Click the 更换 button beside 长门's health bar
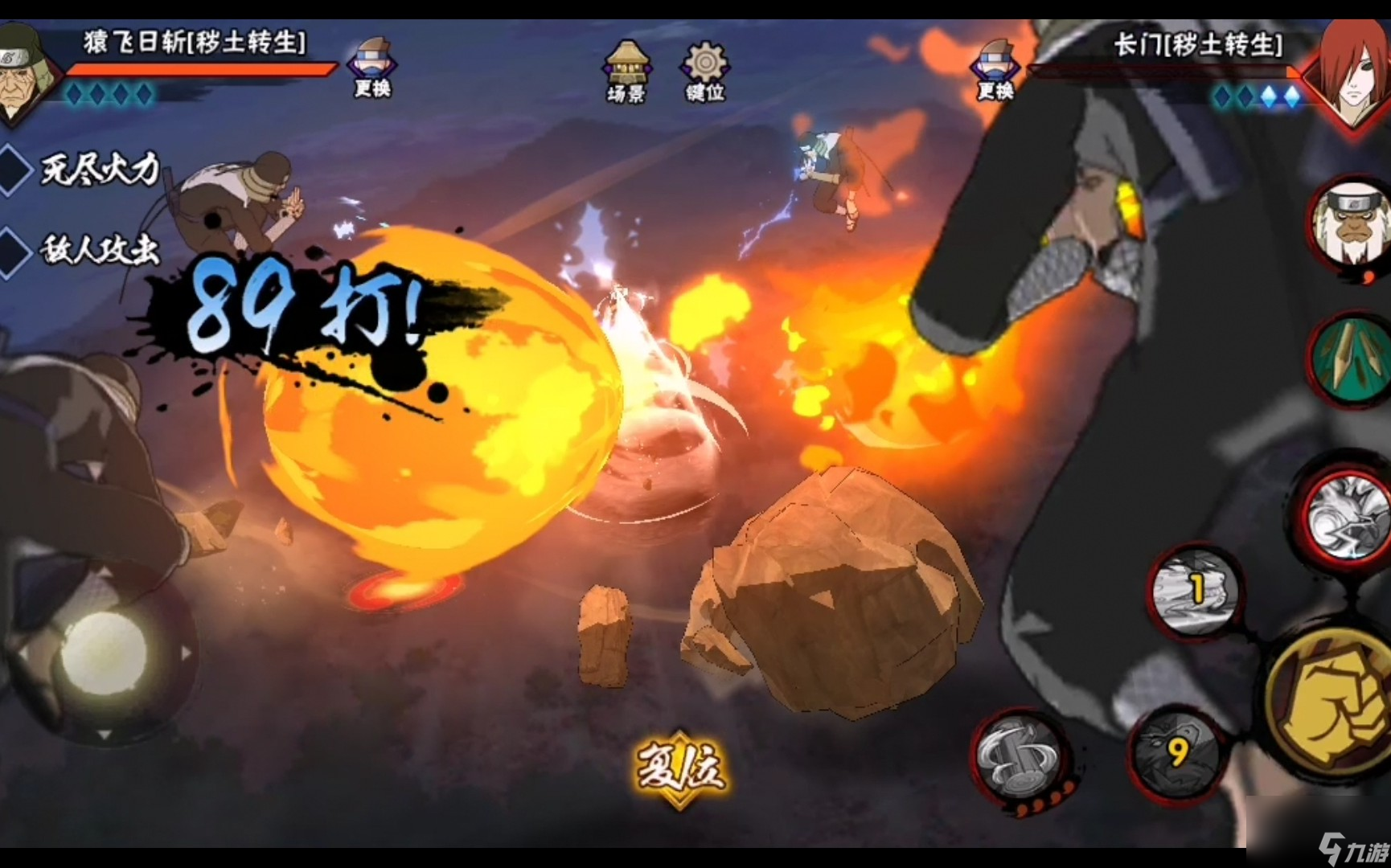This screenshot has height=868, width=1391. (x=995, y=71)
